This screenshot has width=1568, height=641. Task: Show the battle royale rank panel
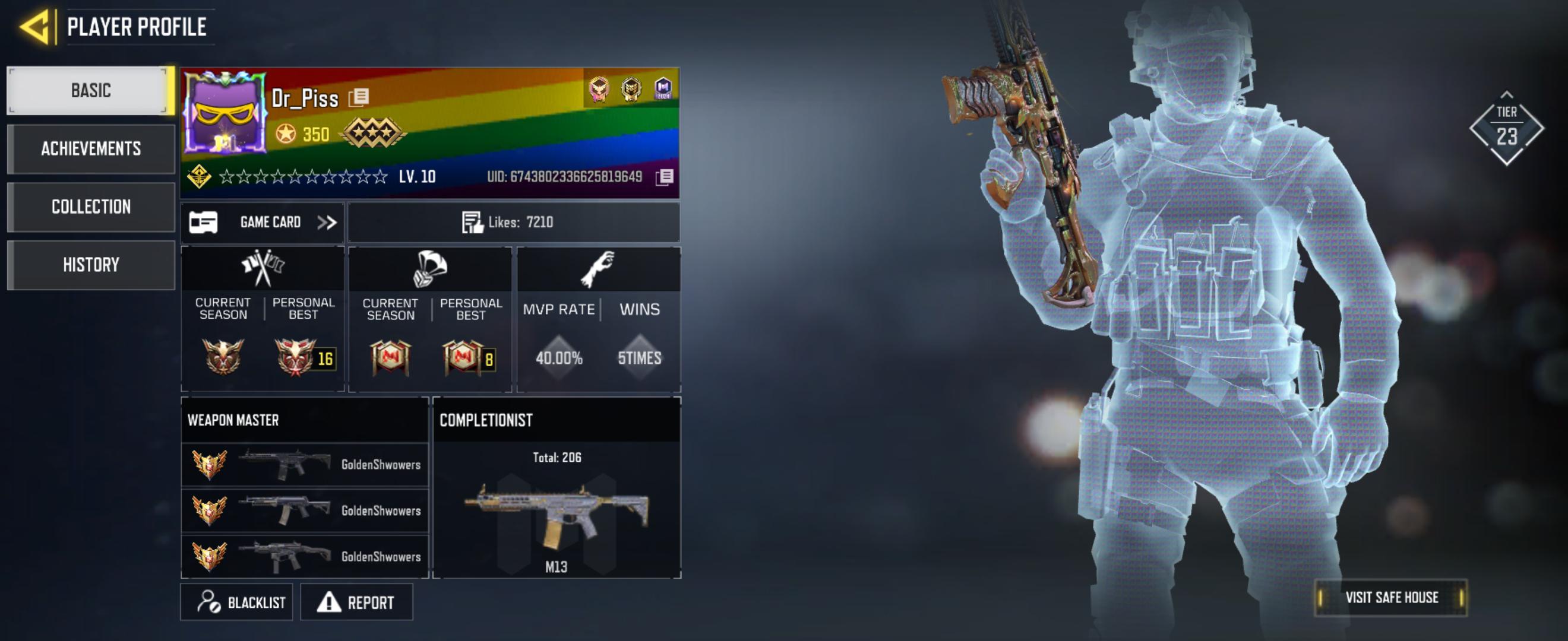pyautogui.click(x=431, y=319)
